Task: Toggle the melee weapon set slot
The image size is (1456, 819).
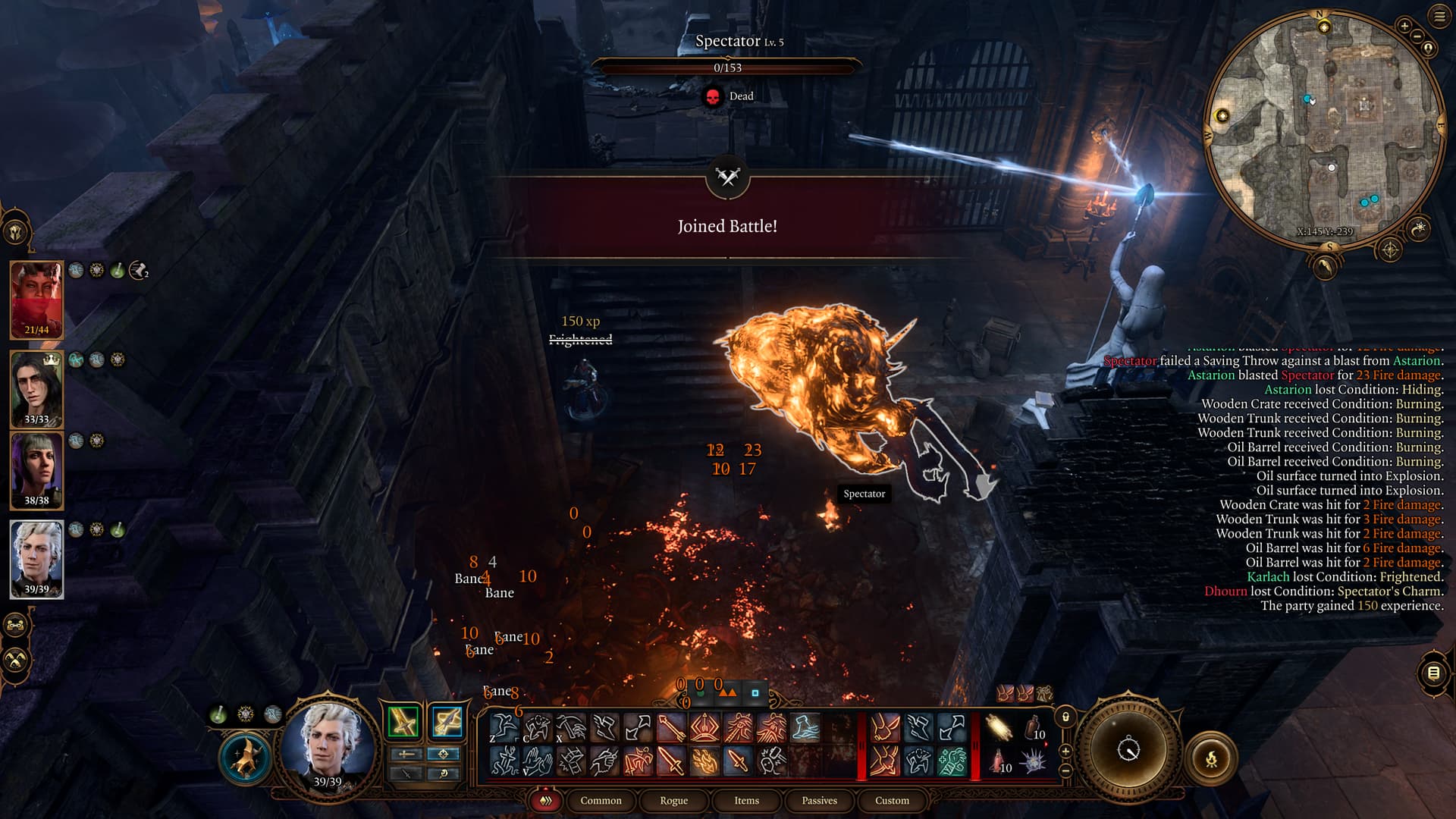Action: pos(403,721)
